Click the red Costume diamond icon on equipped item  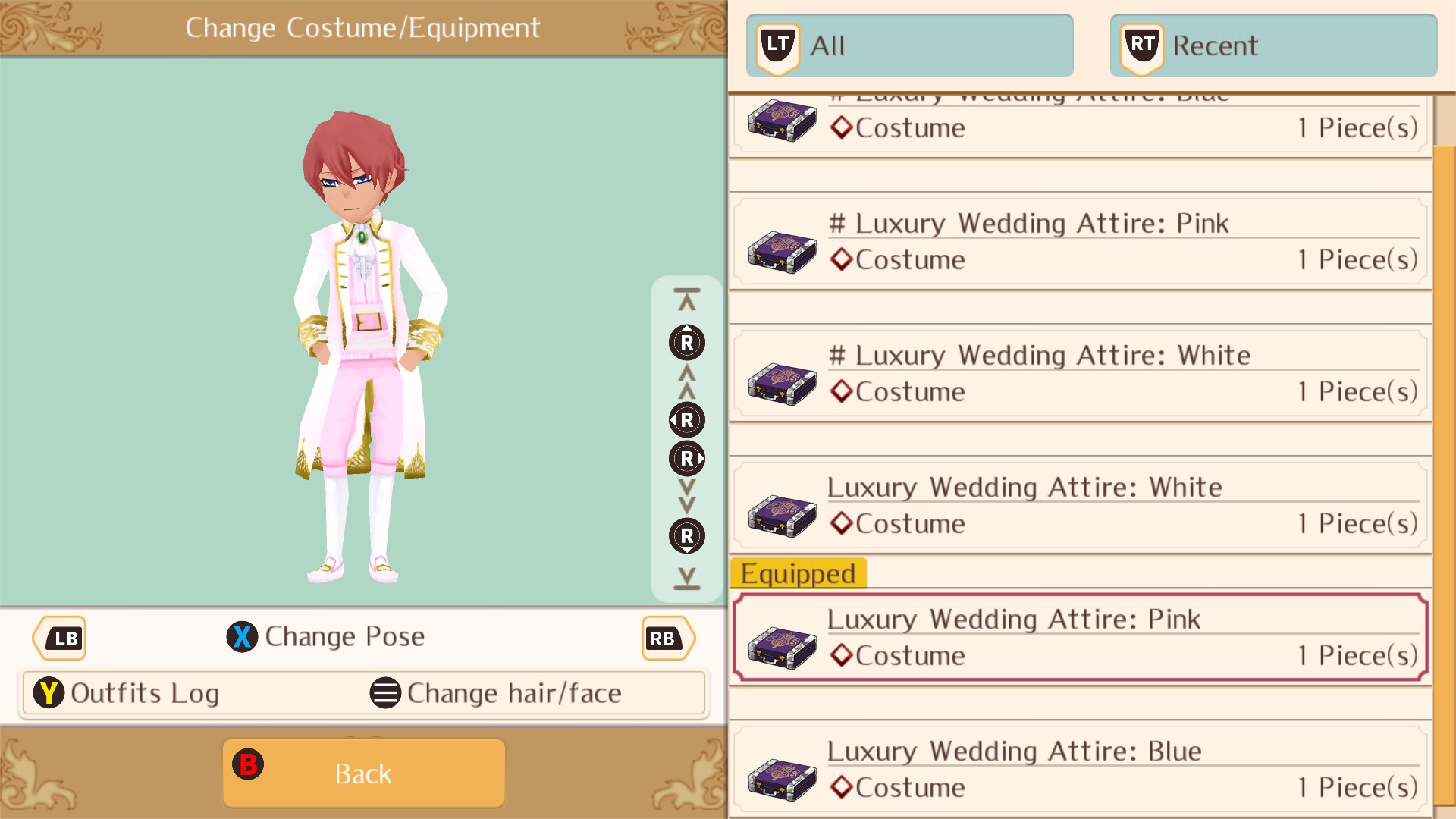pyautogui.click(x=840, y=655)
